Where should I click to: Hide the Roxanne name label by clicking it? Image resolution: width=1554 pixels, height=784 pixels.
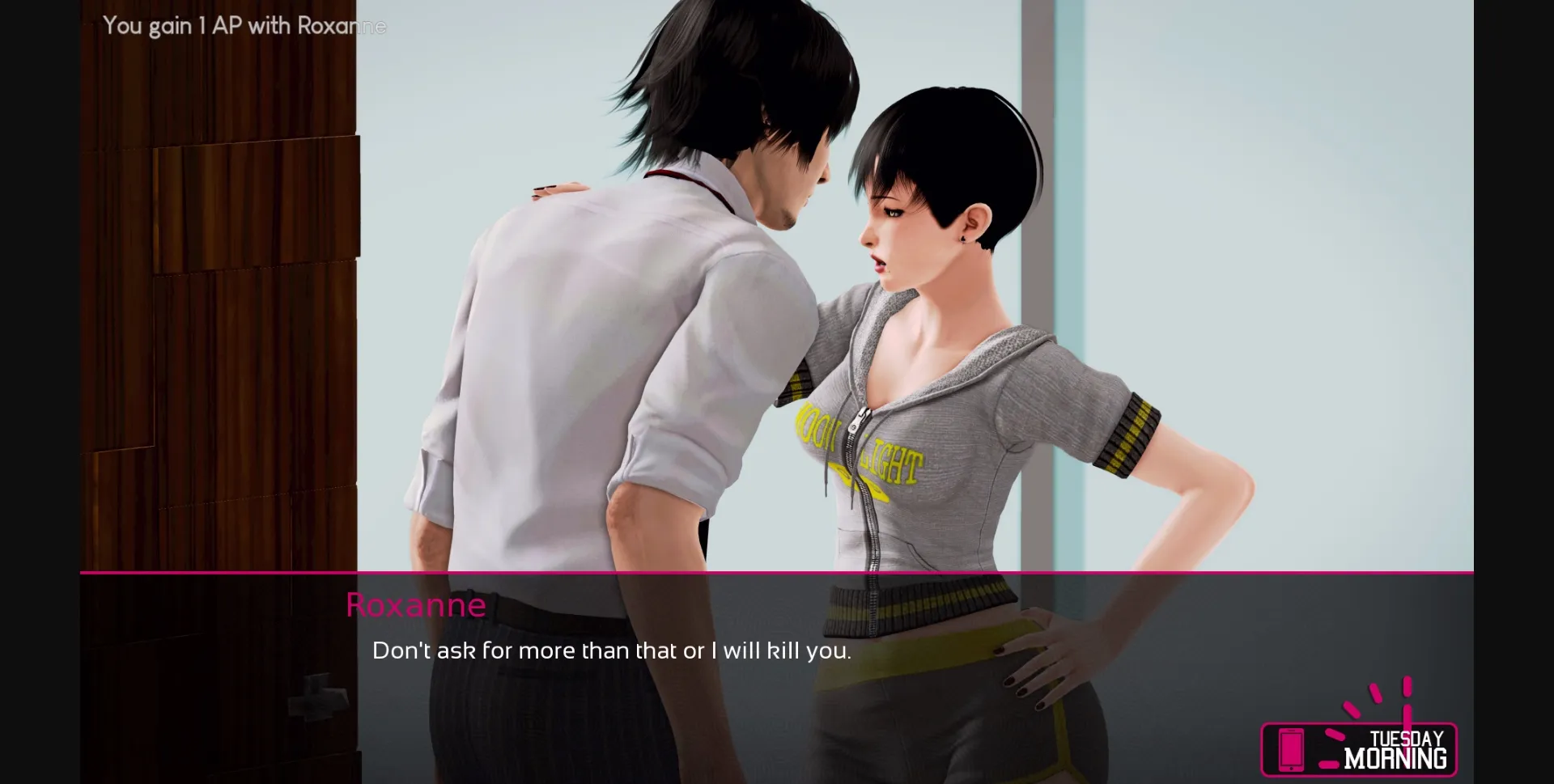(415, 605)
